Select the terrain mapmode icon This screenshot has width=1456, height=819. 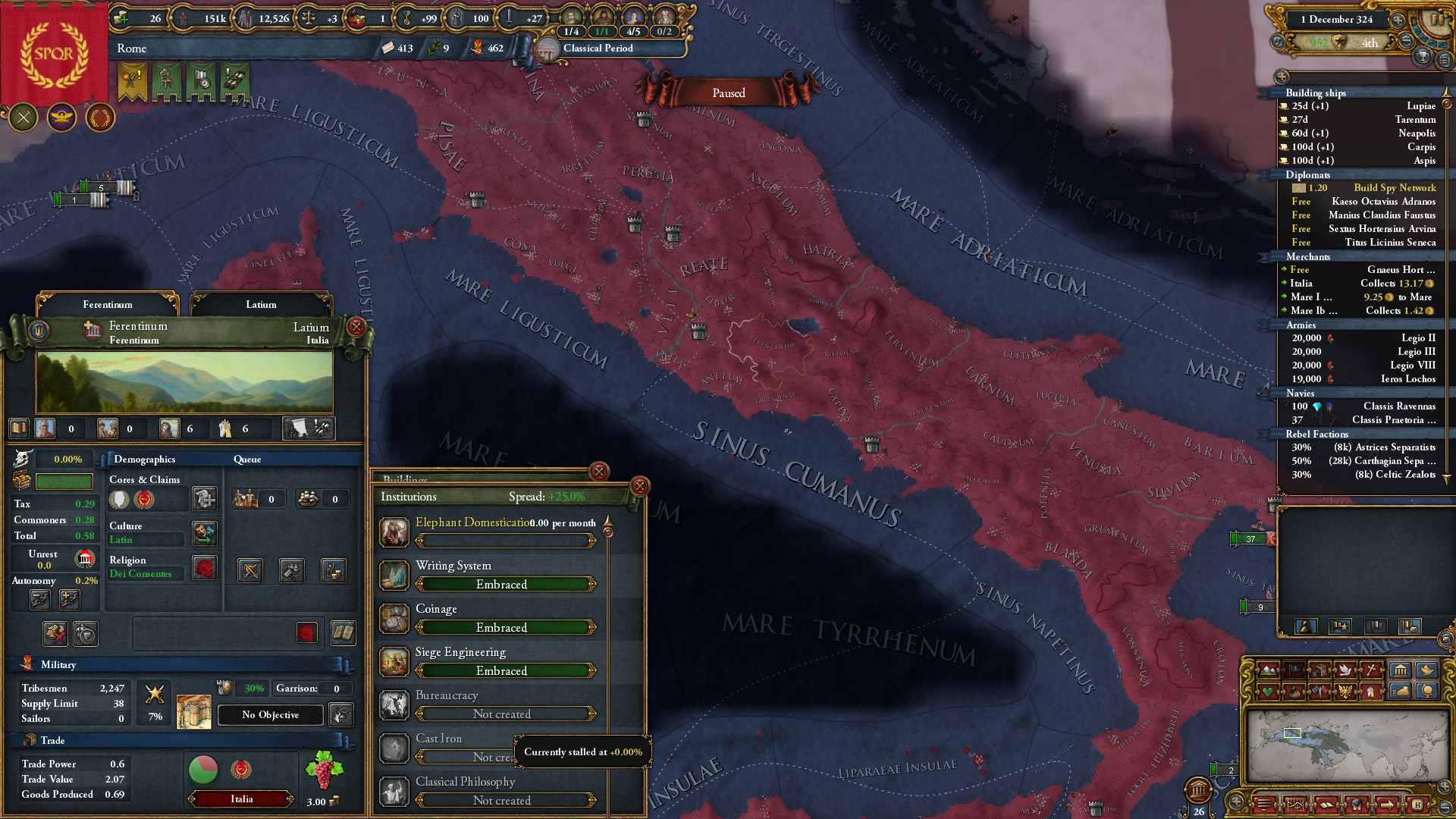1268,670
